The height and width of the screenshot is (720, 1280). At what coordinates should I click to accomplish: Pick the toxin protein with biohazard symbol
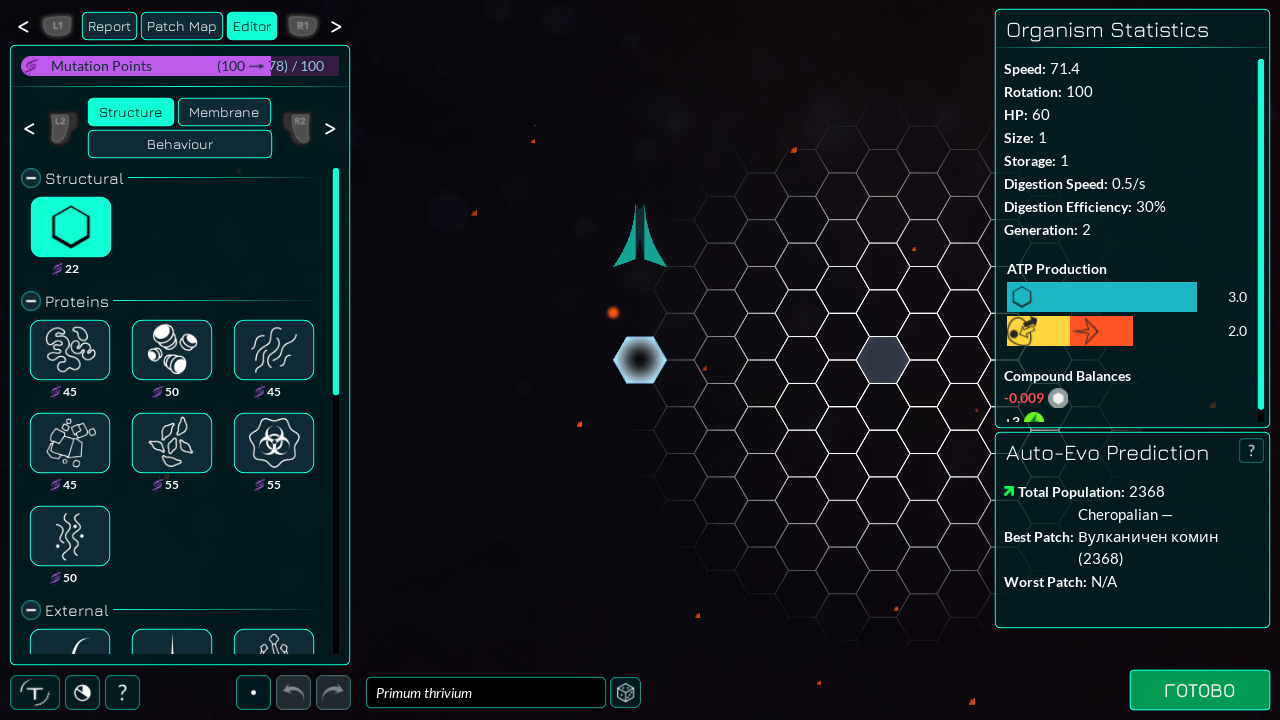(x=273, y=443)
